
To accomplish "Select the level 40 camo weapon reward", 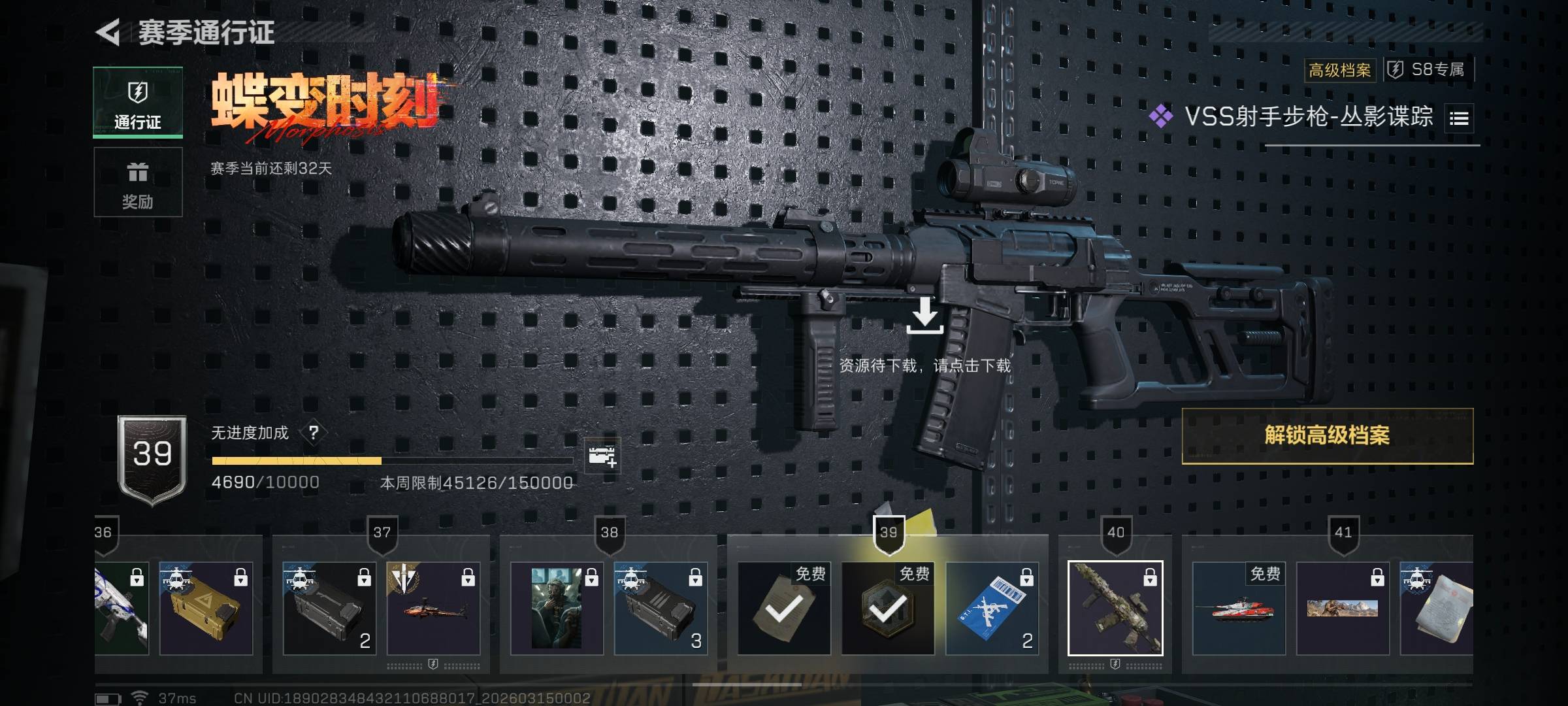I will coord(1115,608).
